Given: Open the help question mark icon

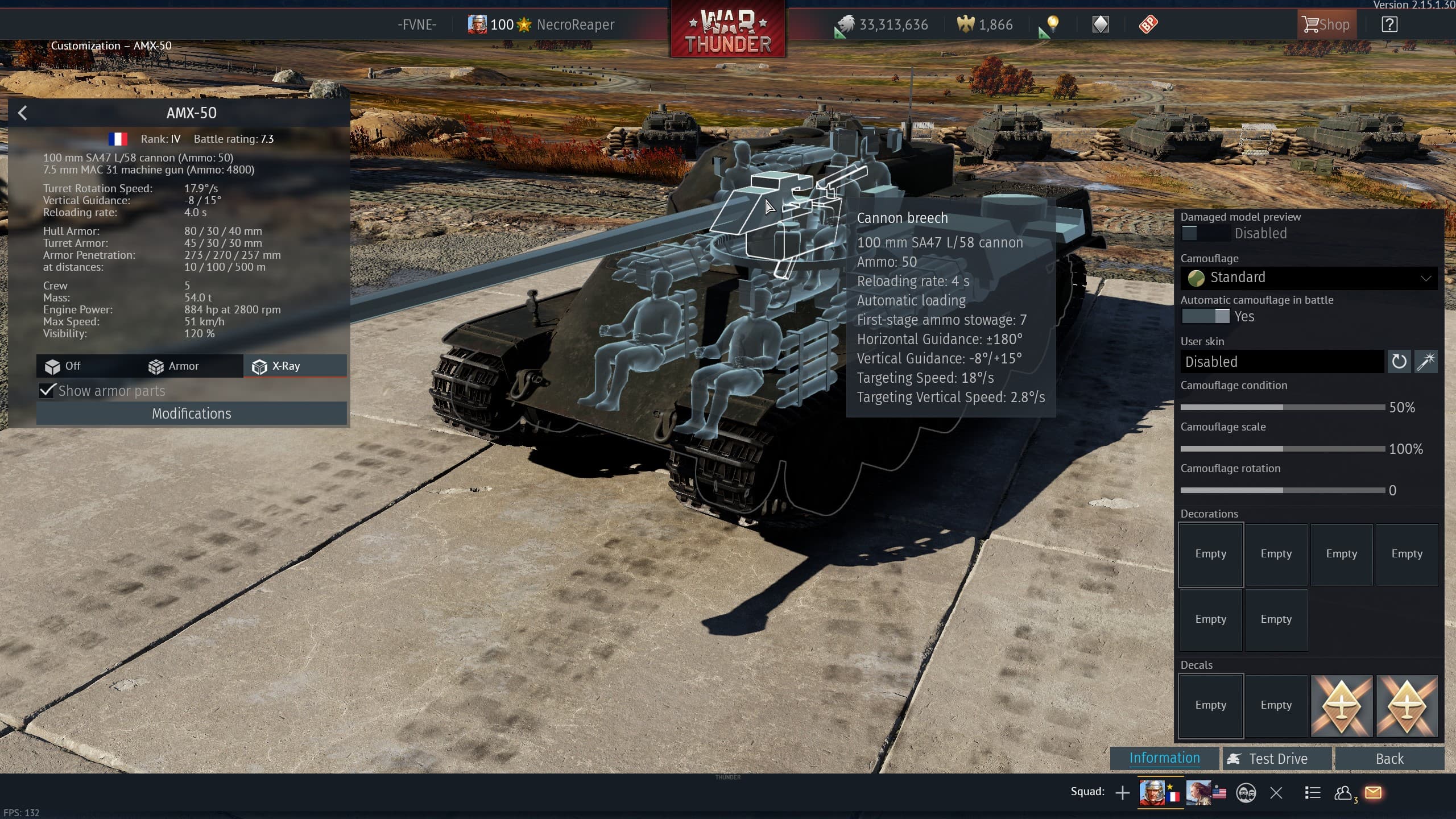Looking at the screenshot, I should 1389,24.
